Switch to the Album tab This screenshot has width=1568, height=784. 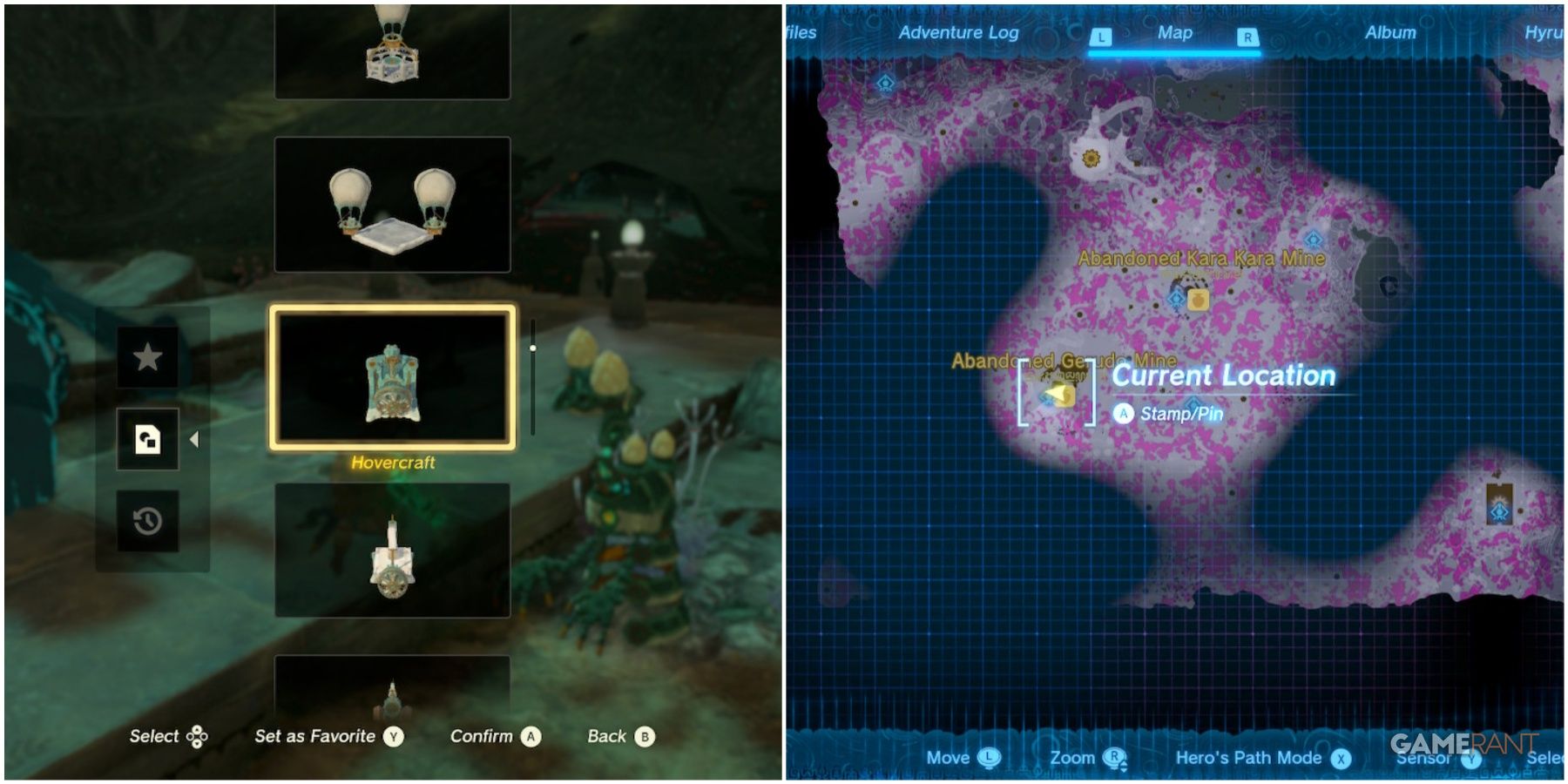click(x=1391, y=33)
